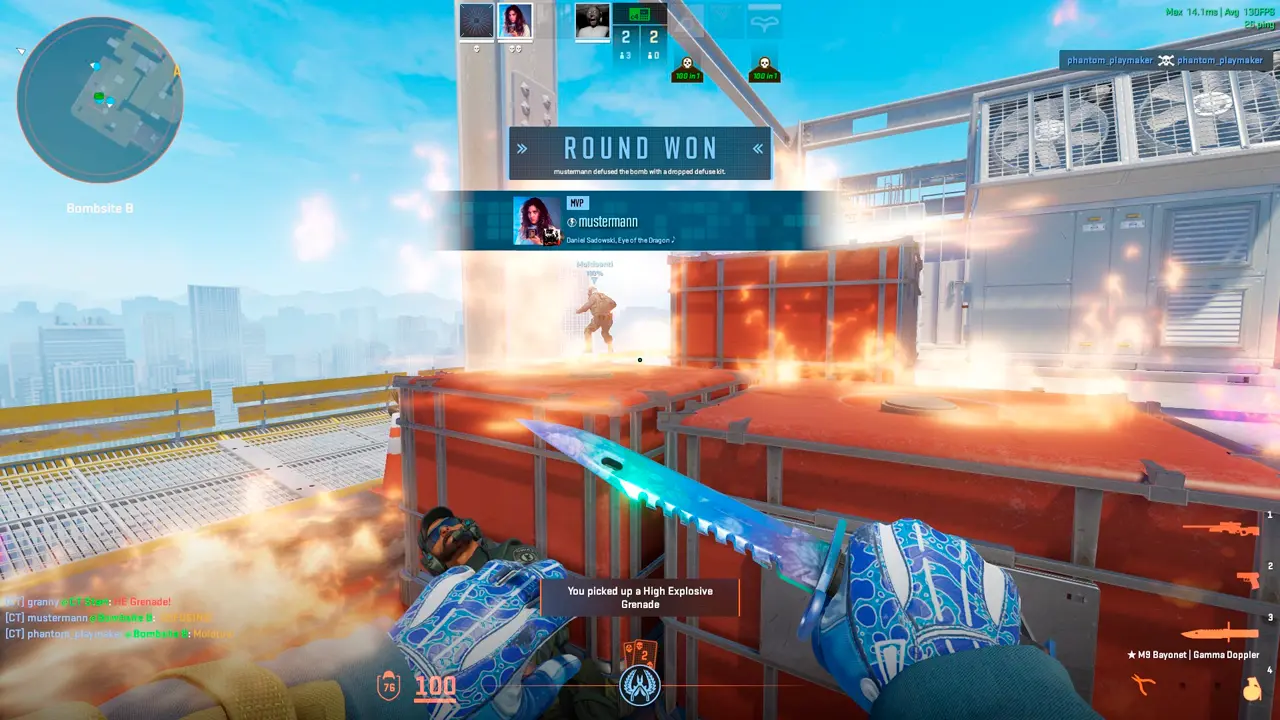Click the CT team emblem at bottom center
This screenshot has height=720, width=1280.
point(639,684)
